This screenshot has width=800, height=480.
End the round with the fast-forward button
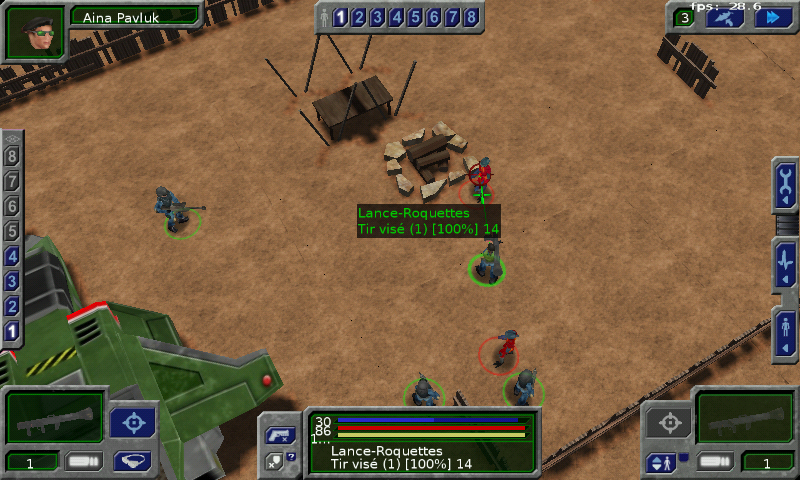point(773,17)
